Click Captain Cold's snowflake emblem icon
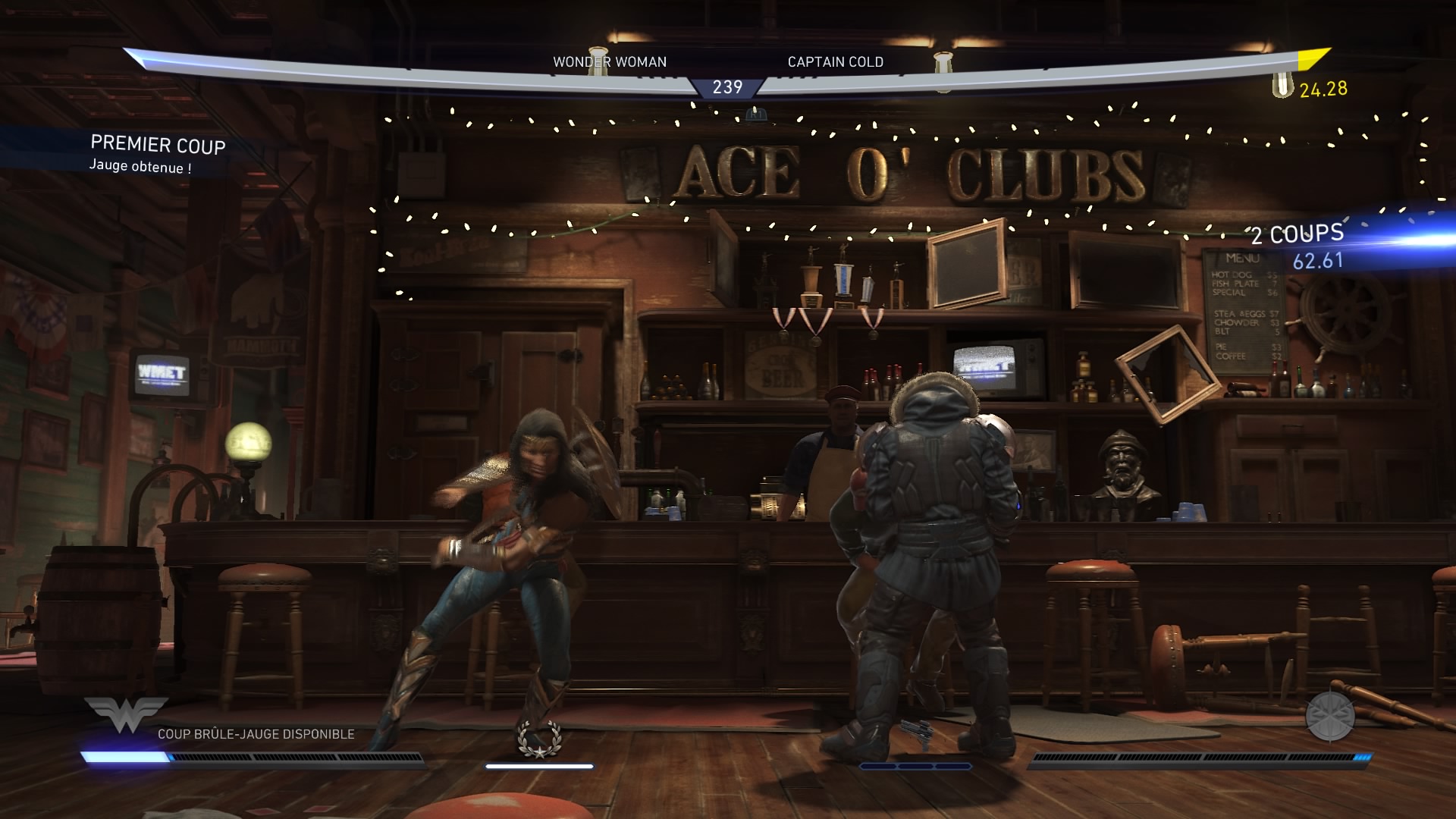Viewport: 1456px width, 819px height. point(1329,717)
